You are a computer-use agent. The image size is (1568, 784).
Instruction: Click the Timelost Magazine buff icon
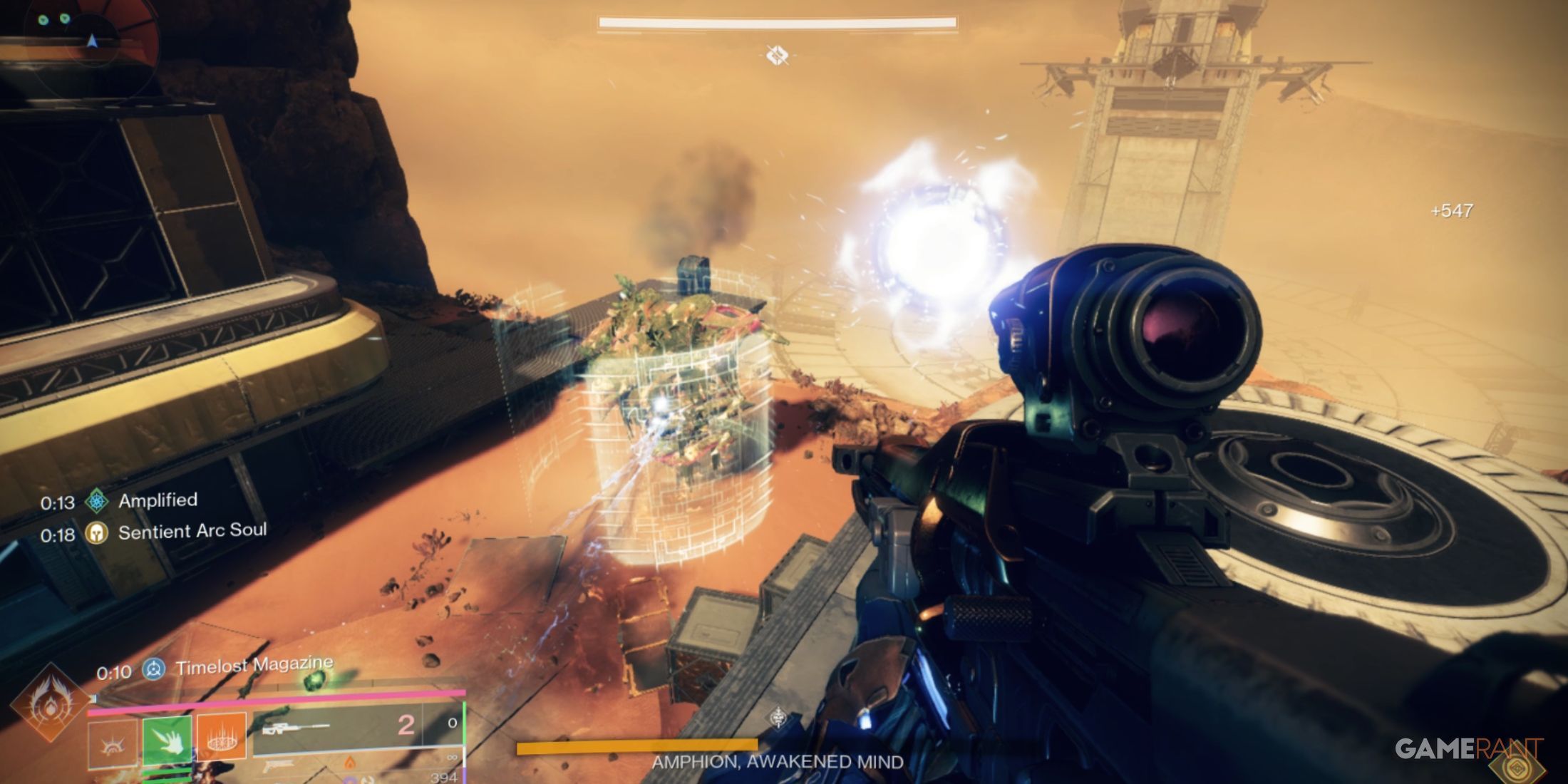point(154,669)
